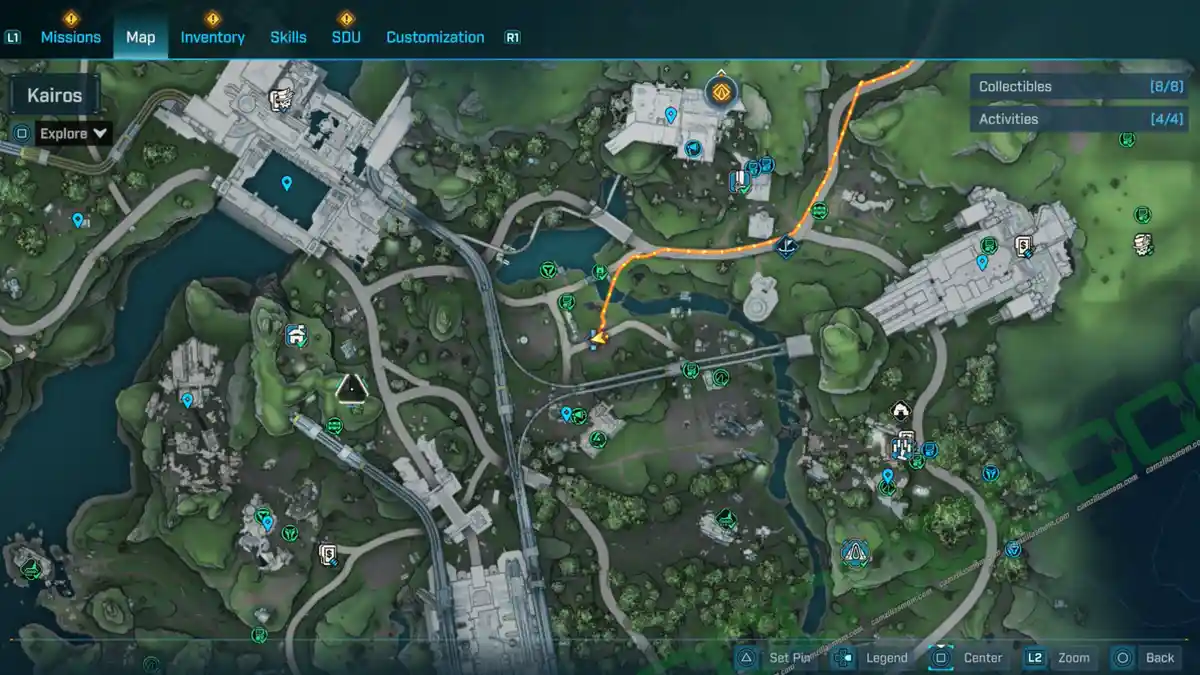Screen dimensions: 1200x675
Task: Go to the SDU tab
Action: coord(346,37)
